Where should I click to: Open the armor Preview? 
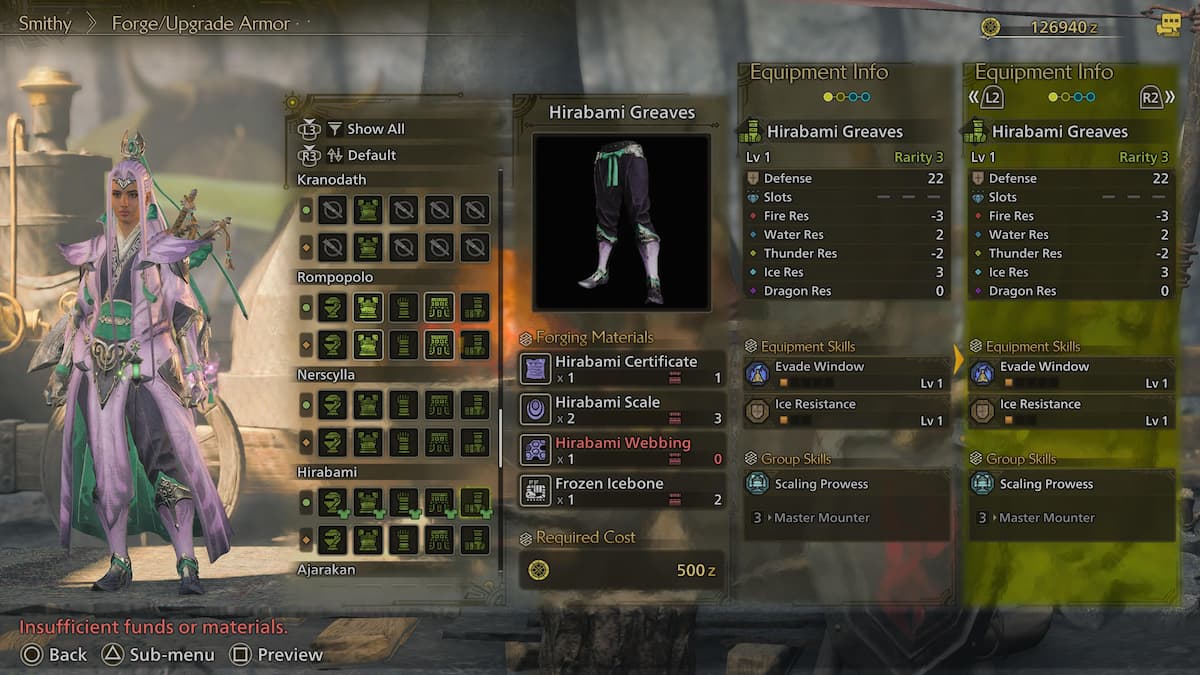point(277,655)
